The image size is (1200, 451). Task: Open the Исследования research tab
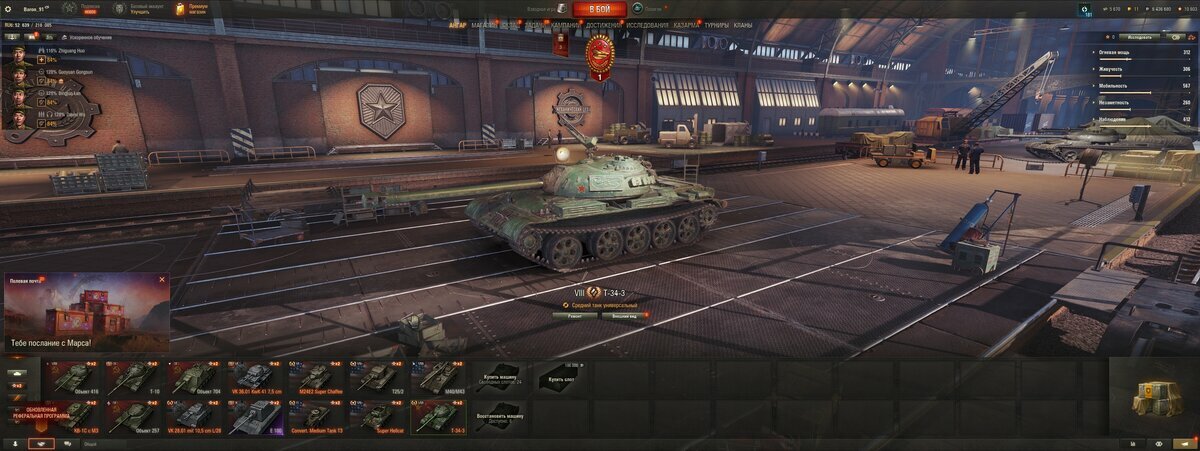[646, 25]
